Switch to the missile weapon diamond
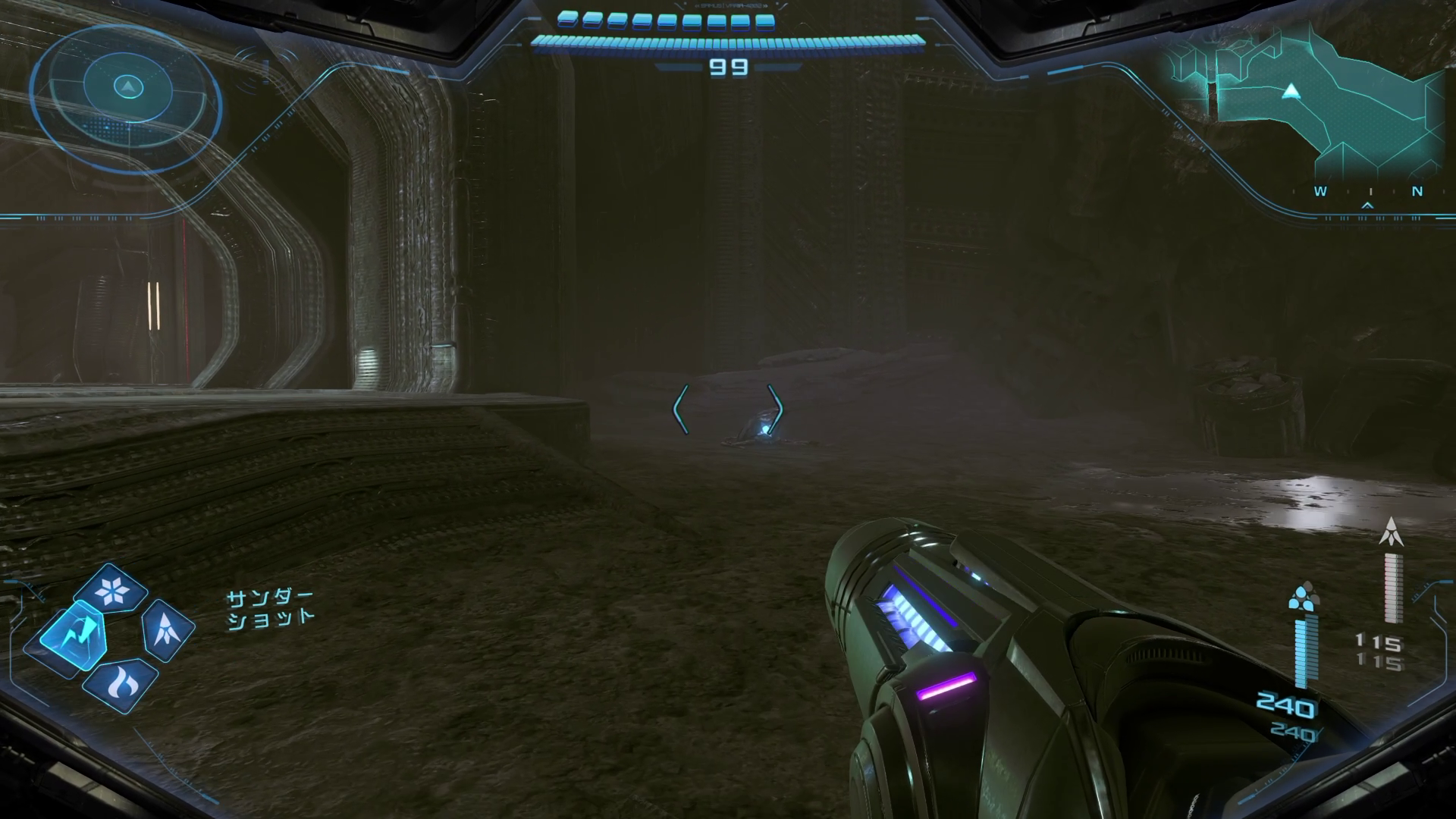 (166, 628)
